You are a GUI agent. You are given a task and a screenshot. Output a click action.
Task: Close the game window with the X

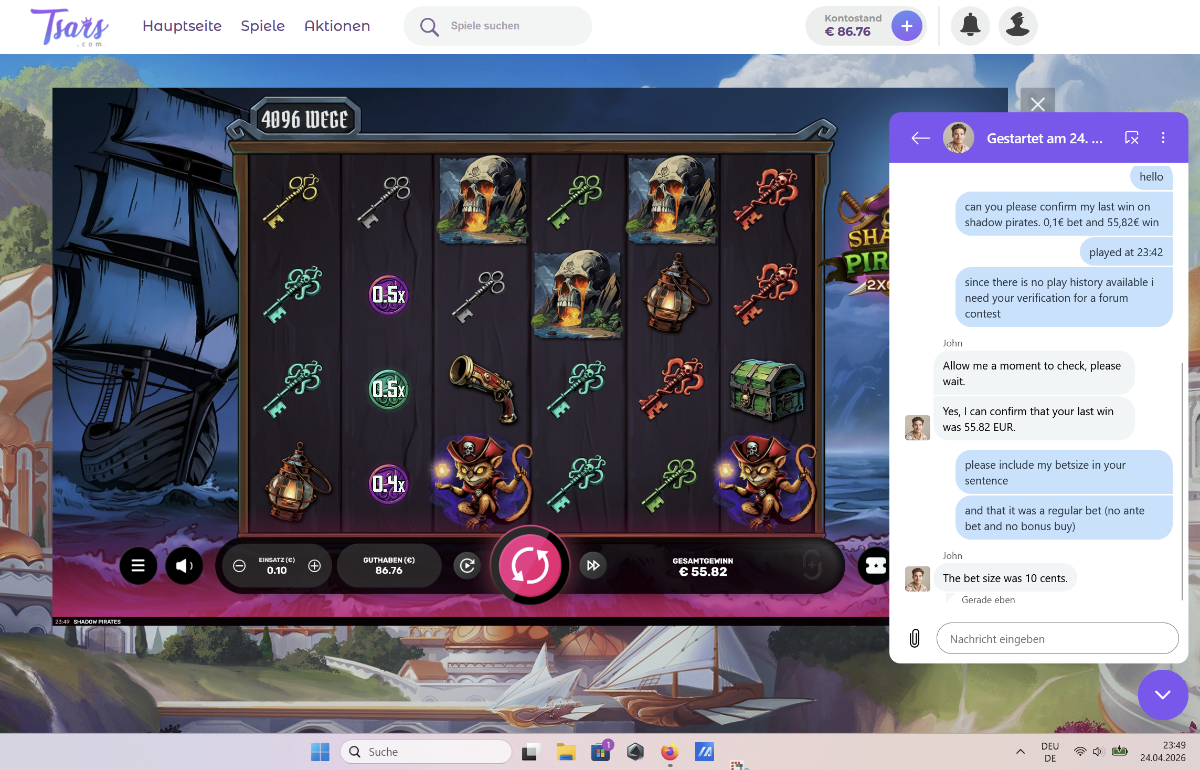pos(1037,104)
